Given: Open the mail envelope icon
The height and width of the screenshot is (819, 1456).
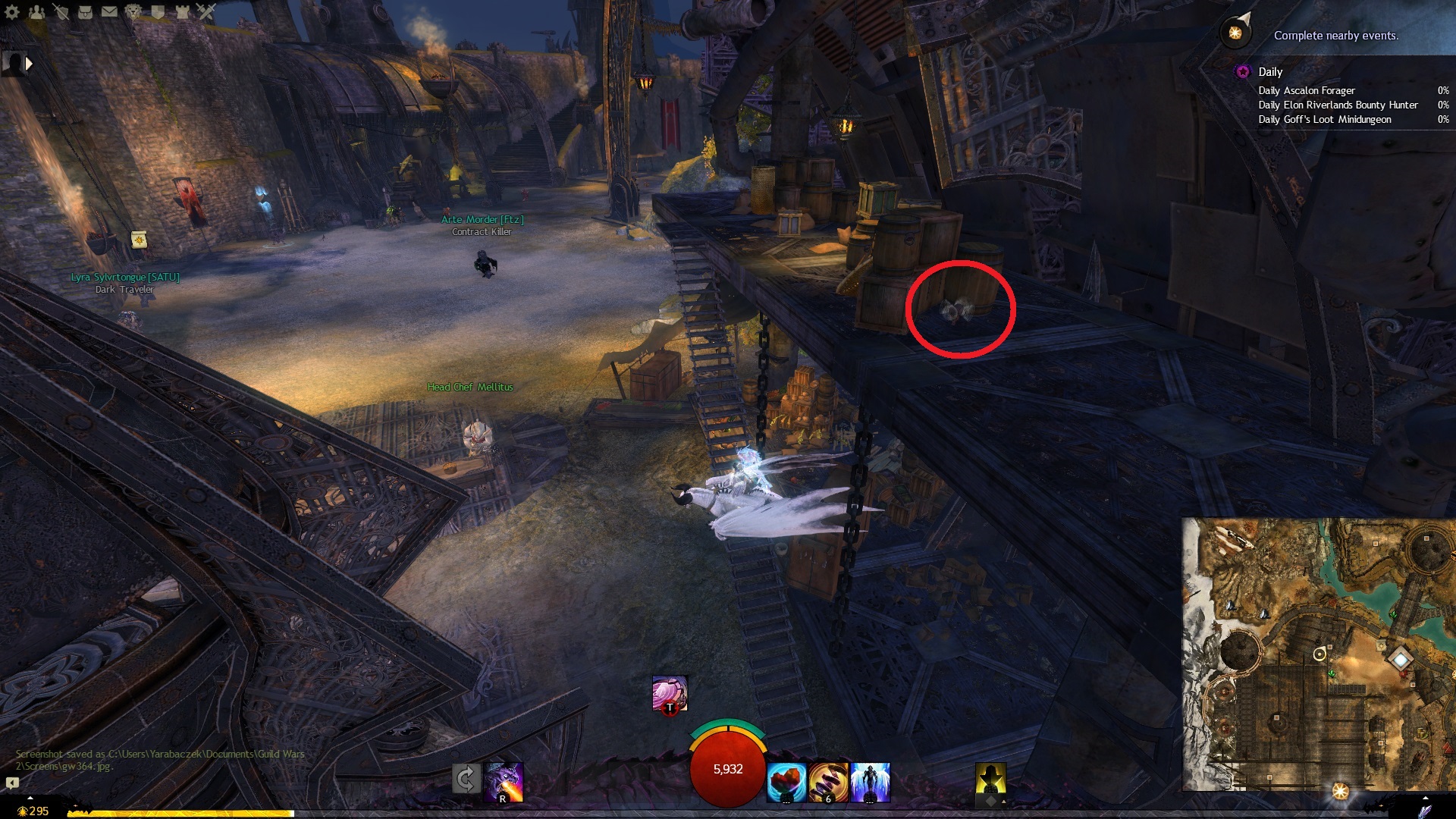Looking at the screenshot, I should coord(109,11).
